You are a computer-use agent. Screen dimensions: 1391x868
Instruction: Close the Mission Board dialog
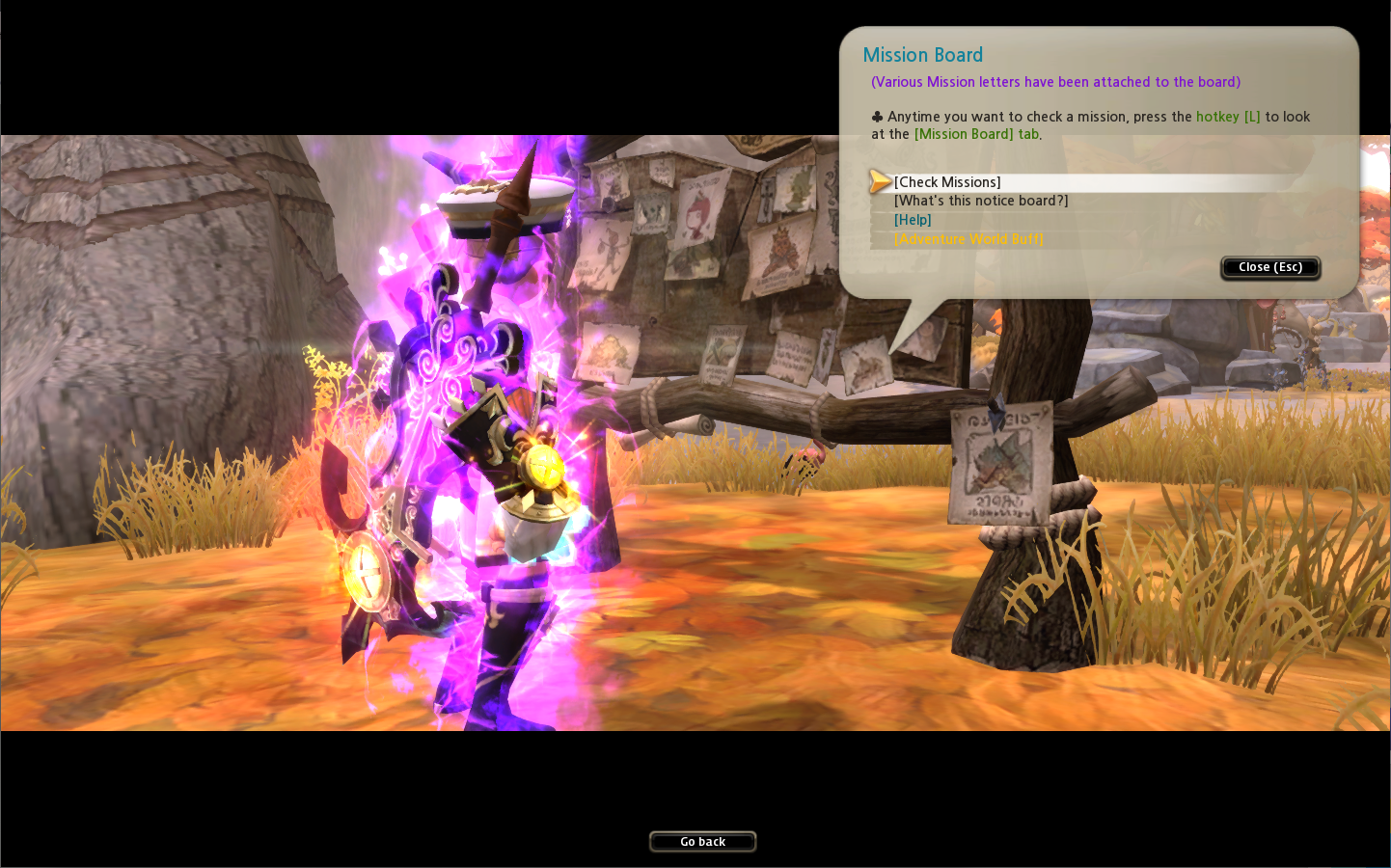[1269, 267]
